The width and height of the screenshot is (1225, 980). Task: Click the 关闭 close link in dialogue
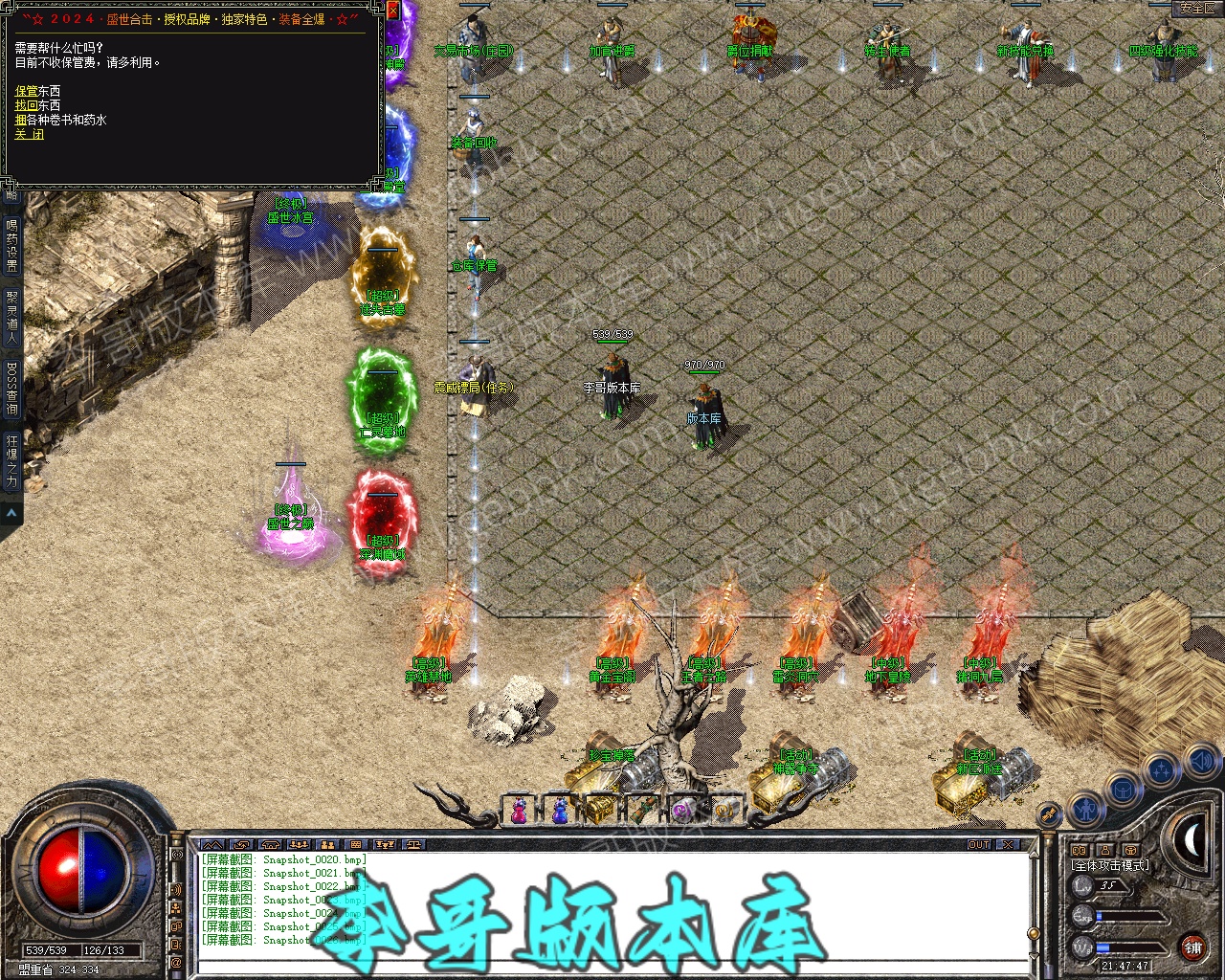[29, 135]
